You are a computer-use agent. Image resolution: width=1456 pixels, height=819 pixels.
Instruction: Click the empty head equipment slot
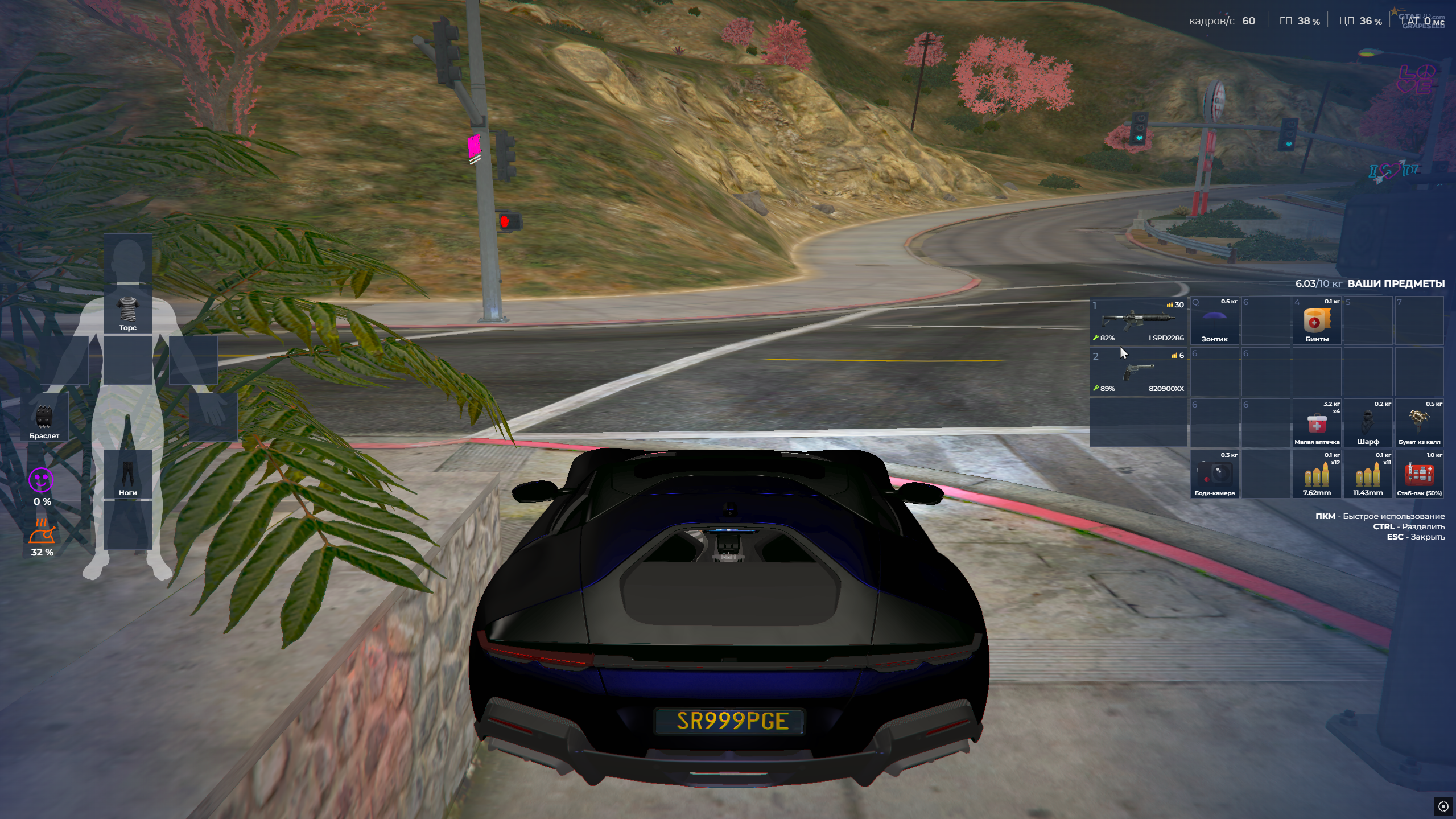coord(128,258)
